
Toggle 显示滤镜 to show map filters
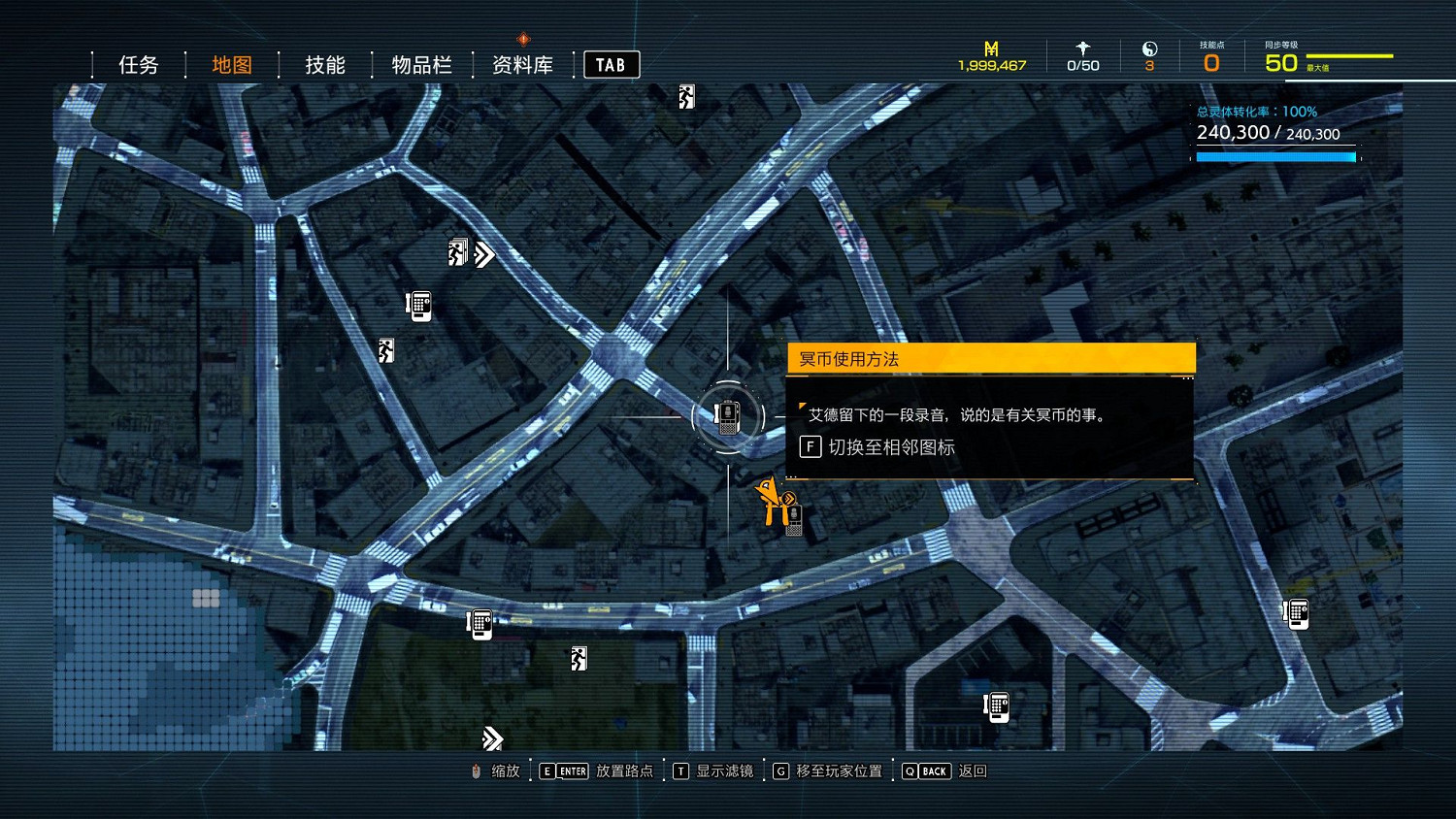coord(723,770)
